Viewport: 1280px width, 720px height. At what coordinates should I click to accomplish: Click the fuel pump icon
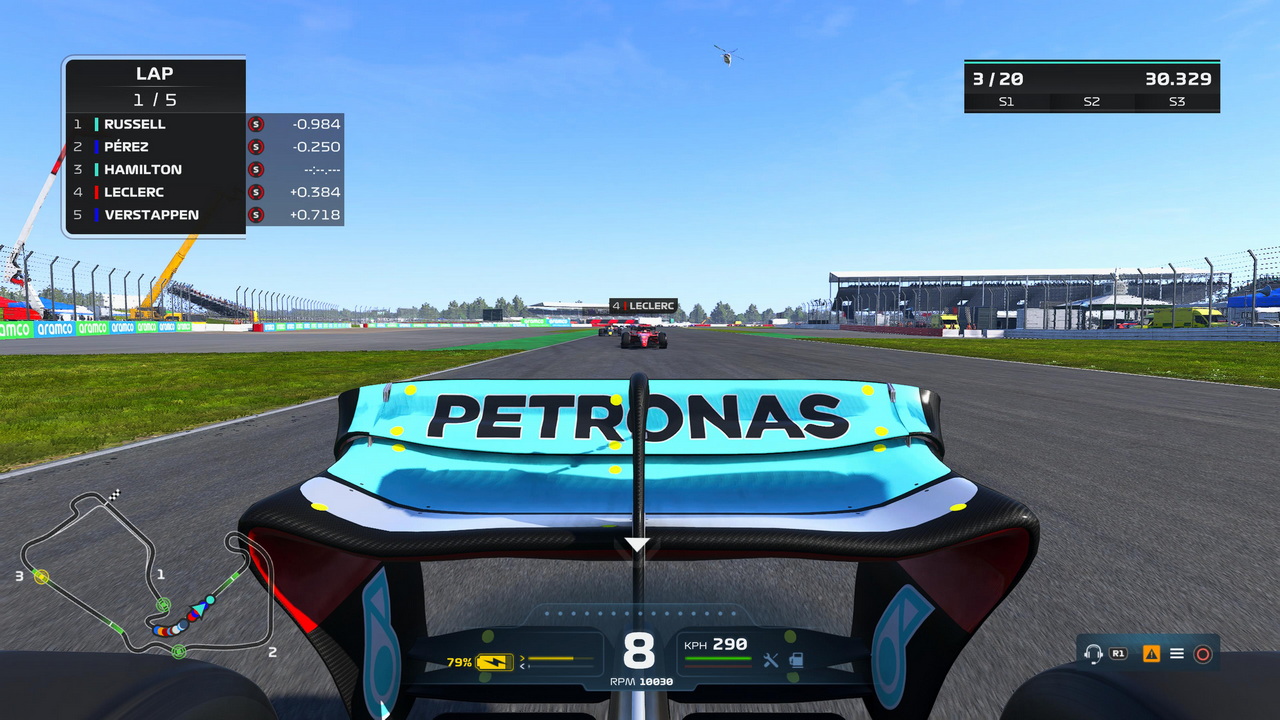[x=796, y=660]
